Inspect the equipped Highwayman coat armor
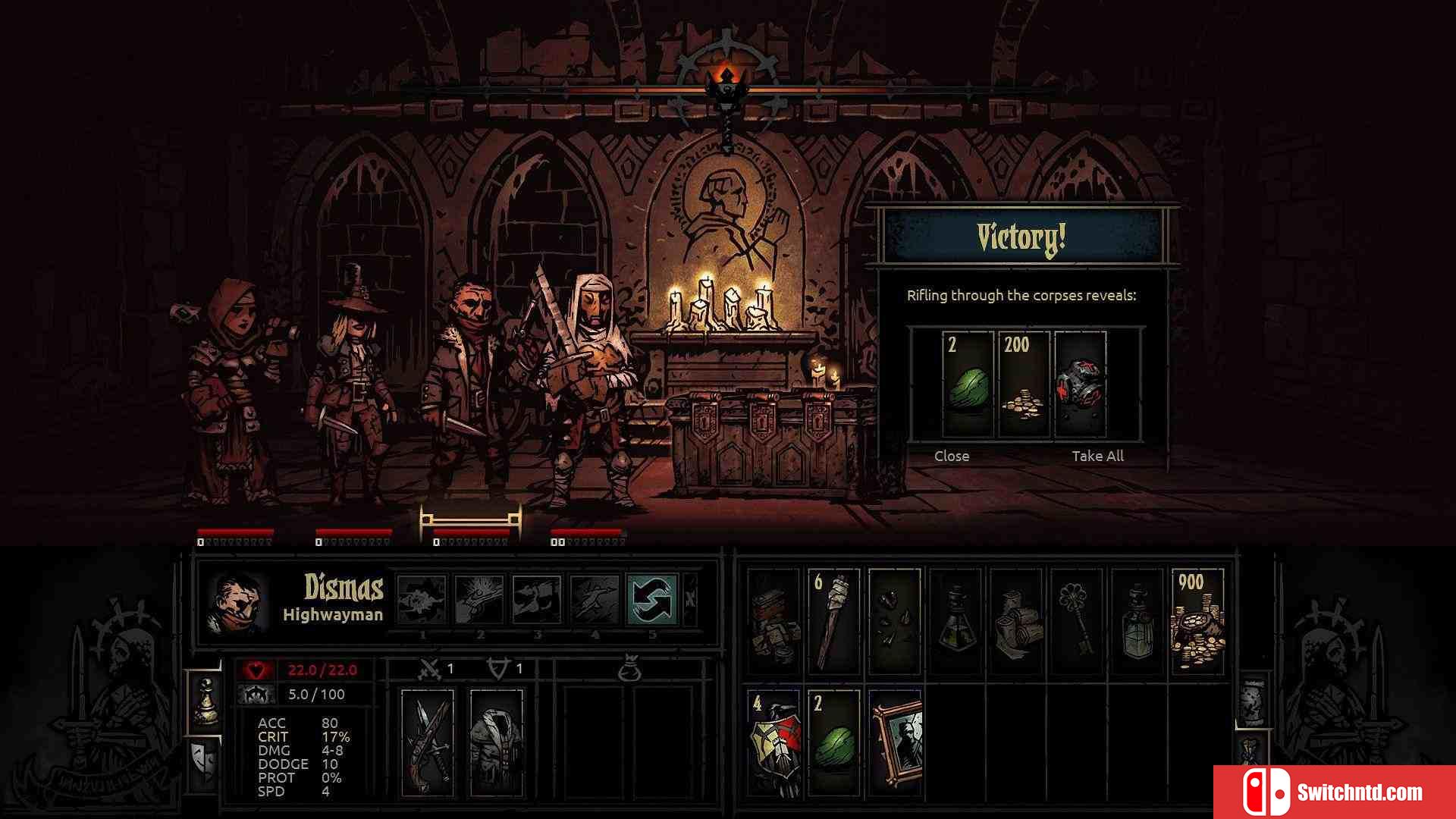 (x=497, y=742)
